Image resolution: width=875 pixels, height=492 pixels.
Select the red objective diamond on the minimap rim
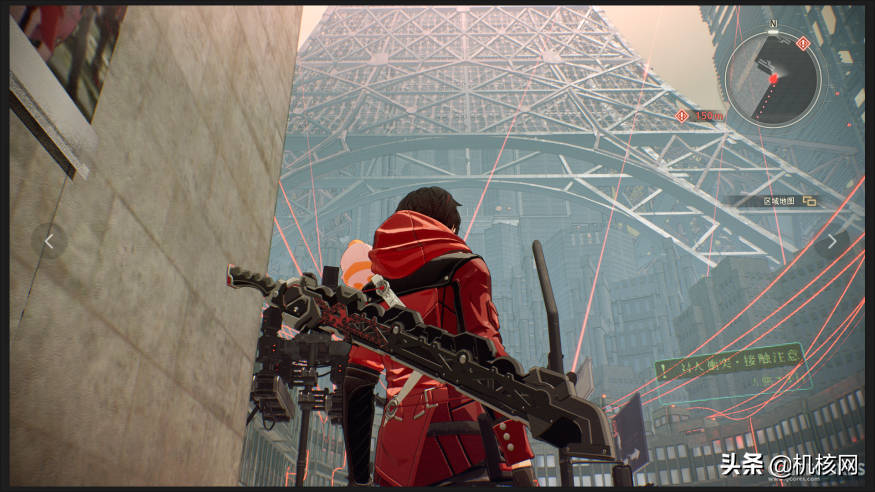pos(803,43)
